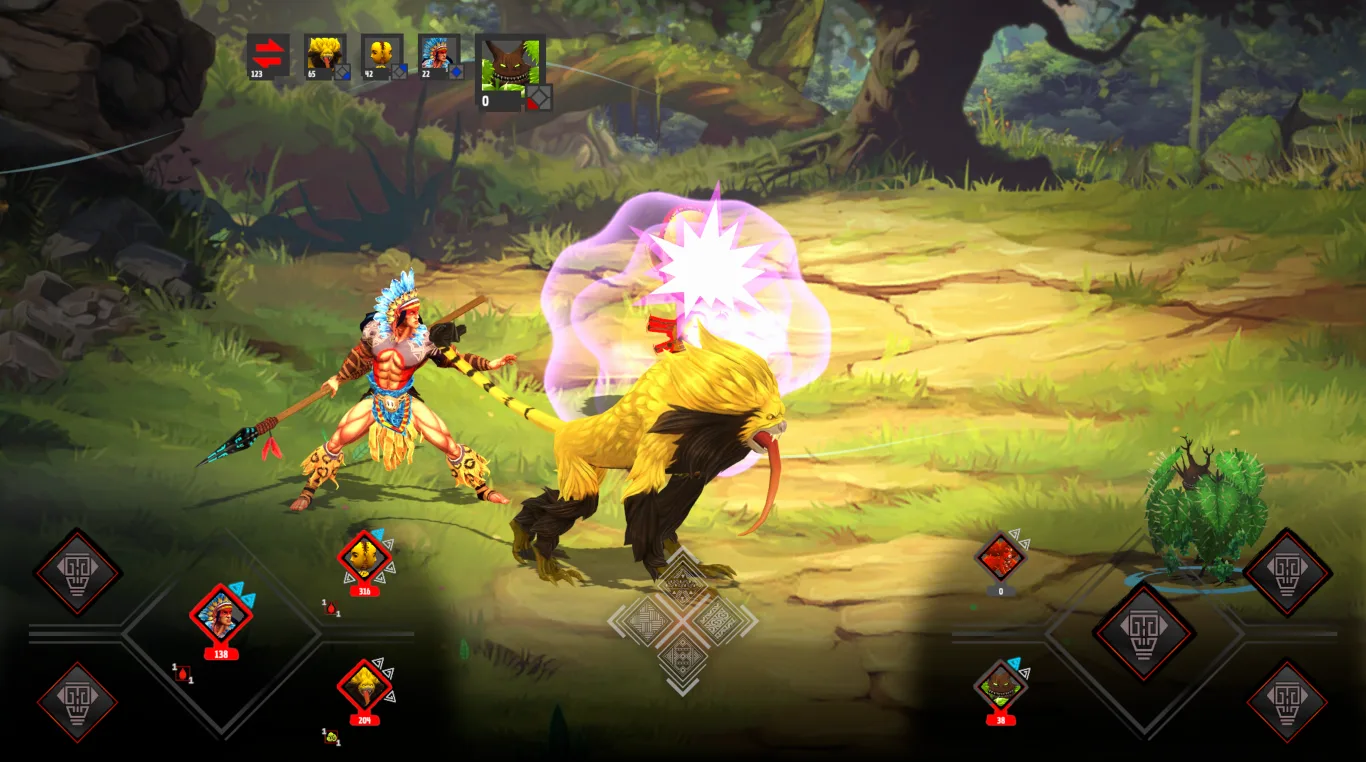Target the red enemy diamond showing 0 HP
The width and height of the screenshot is (1366, 762).
1000,557
